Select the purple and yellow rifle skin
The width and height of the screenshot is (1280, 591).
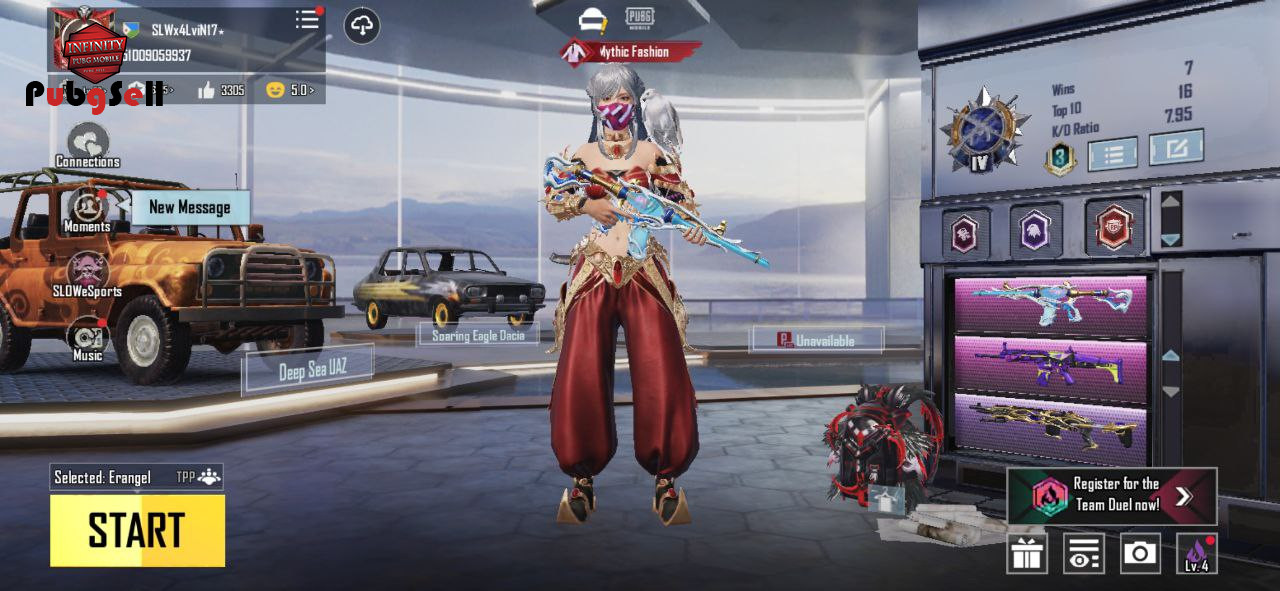(1050, 364)
